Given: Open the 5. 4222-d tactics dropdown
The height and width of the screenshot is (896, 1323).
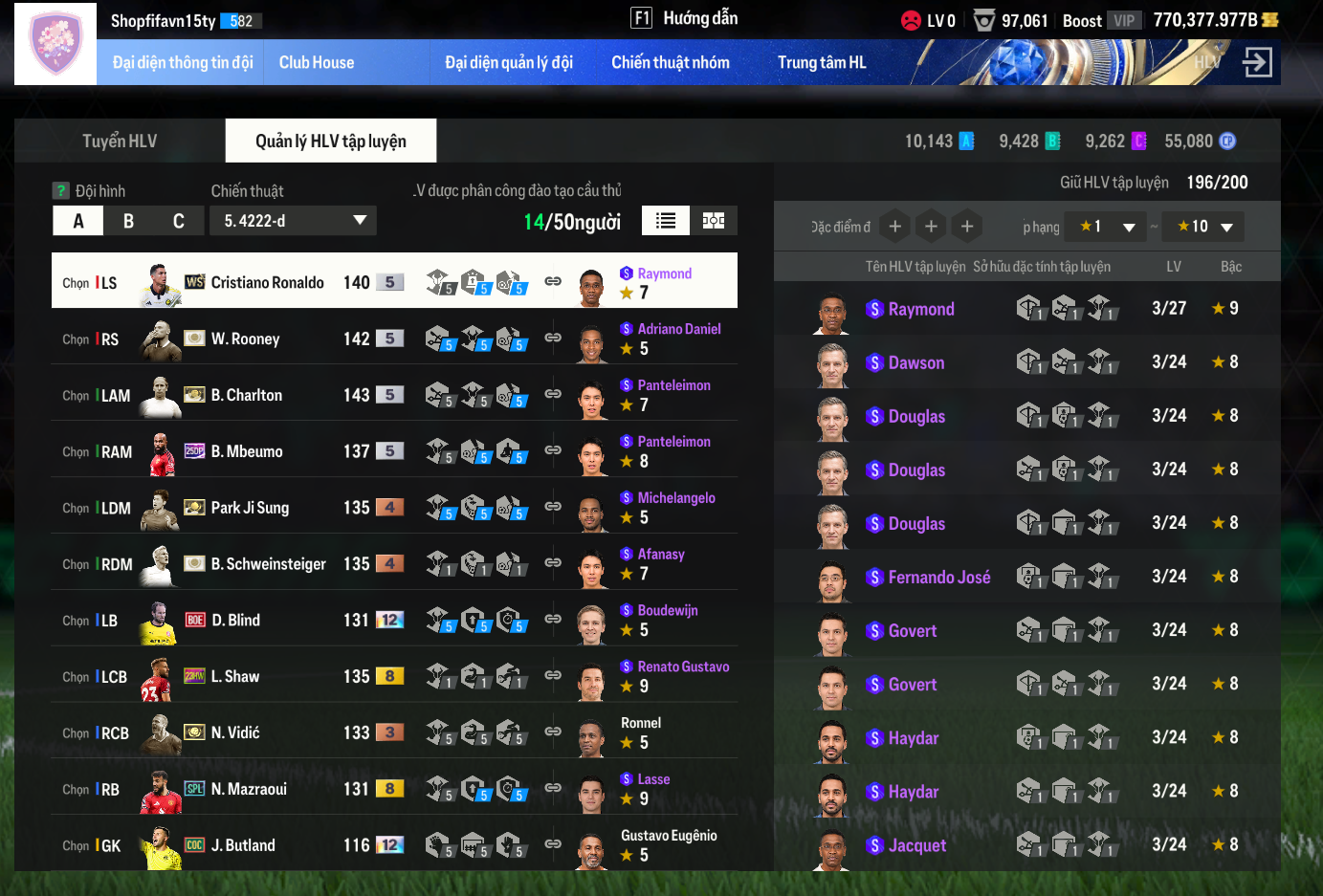Looking at the screenshot, I should [294, 221].
